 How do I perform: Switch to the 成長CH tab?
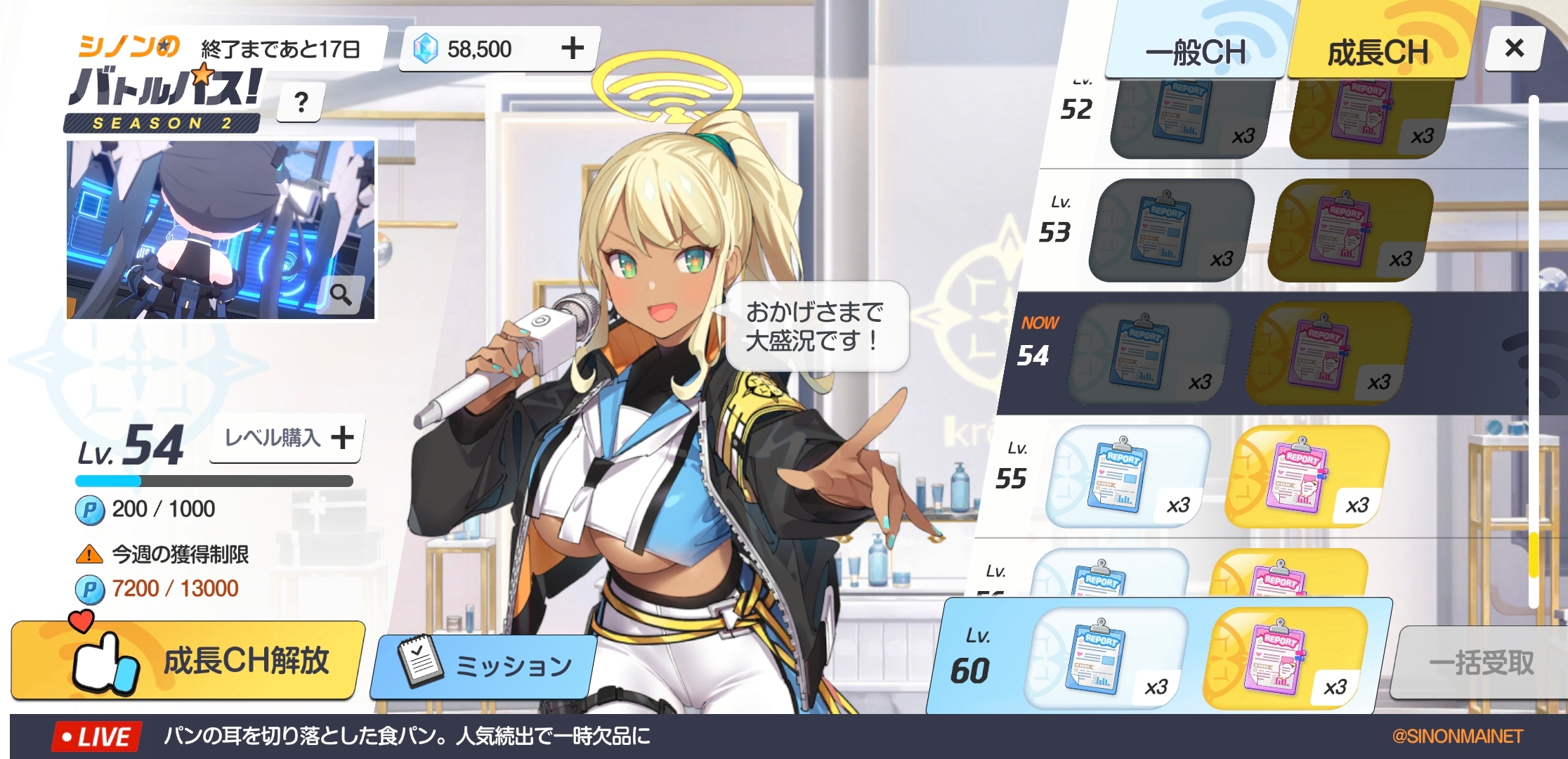[1378, 52]
